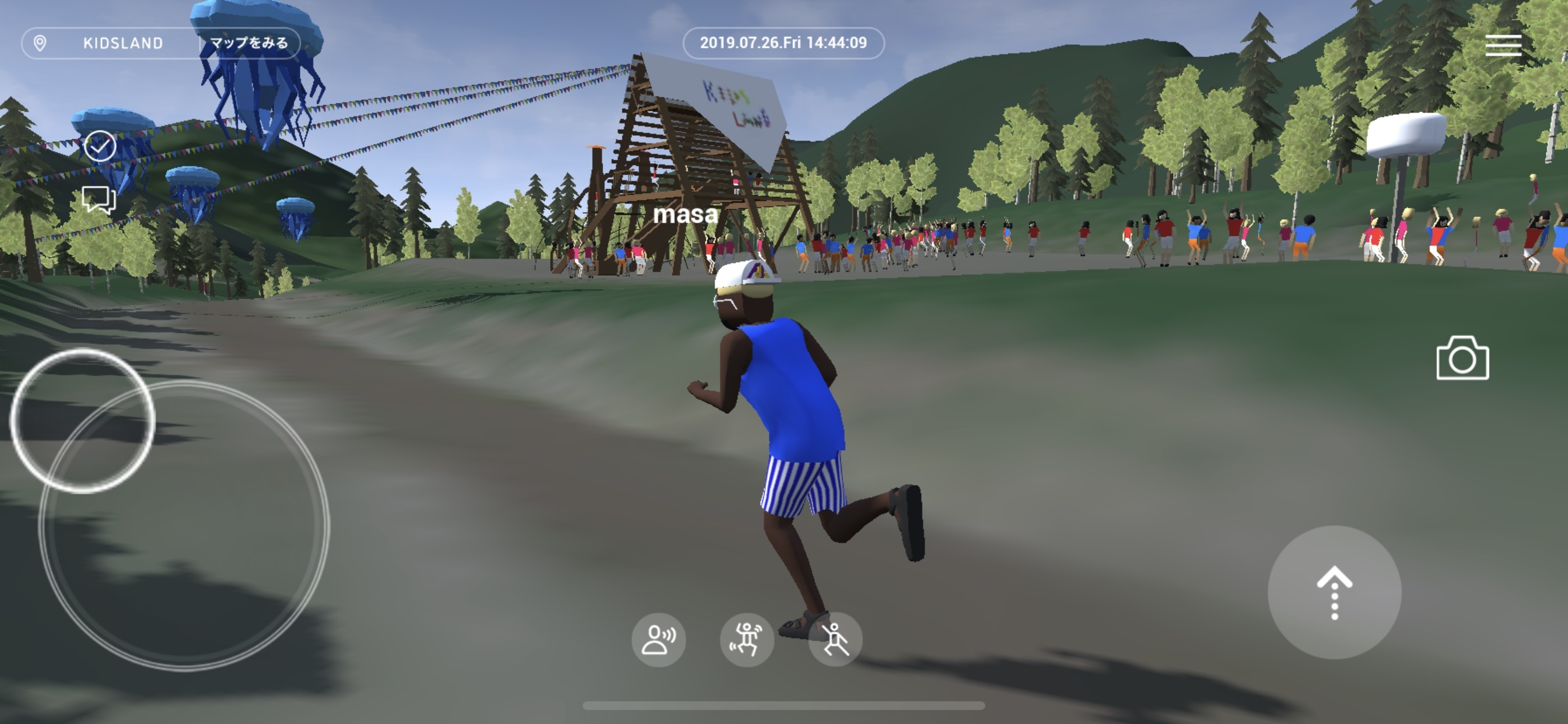Viewport: 1568px width, 724px height.
Task: Open the map with マップをみる button
Action: (x=249, y=43)
